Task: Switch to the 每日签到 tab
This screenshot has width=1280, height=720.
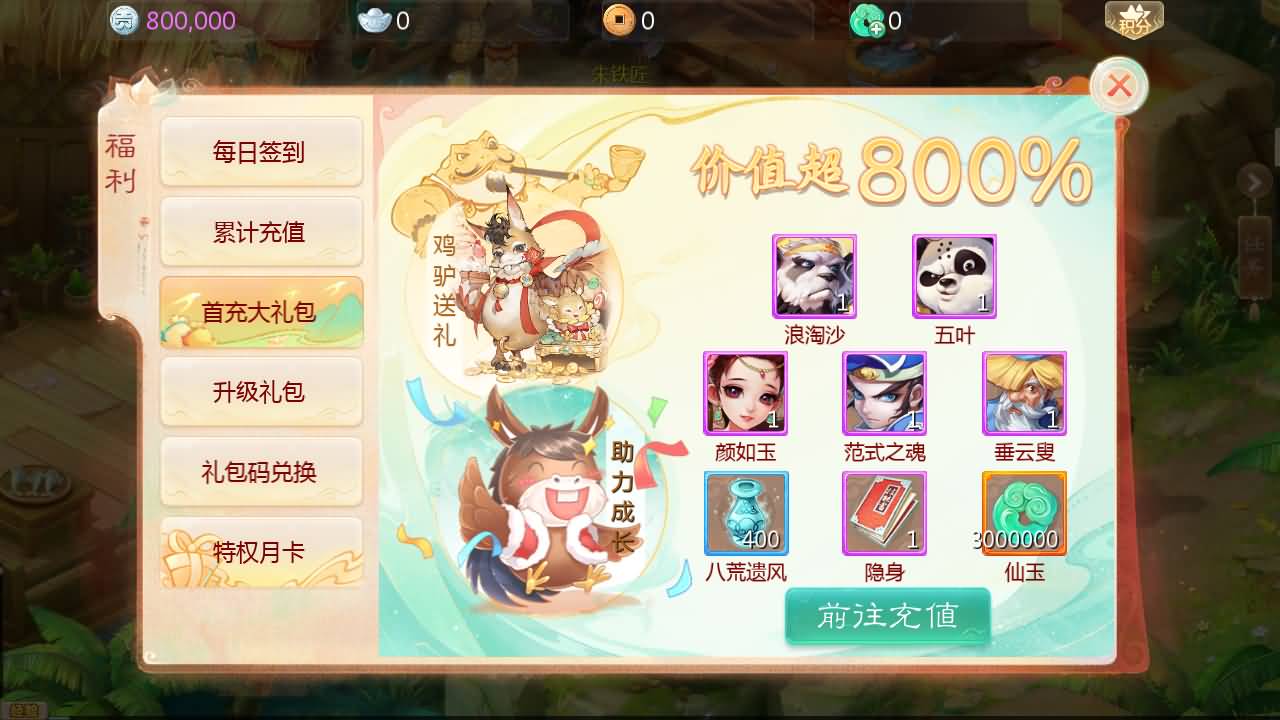Action: [261, 151]
